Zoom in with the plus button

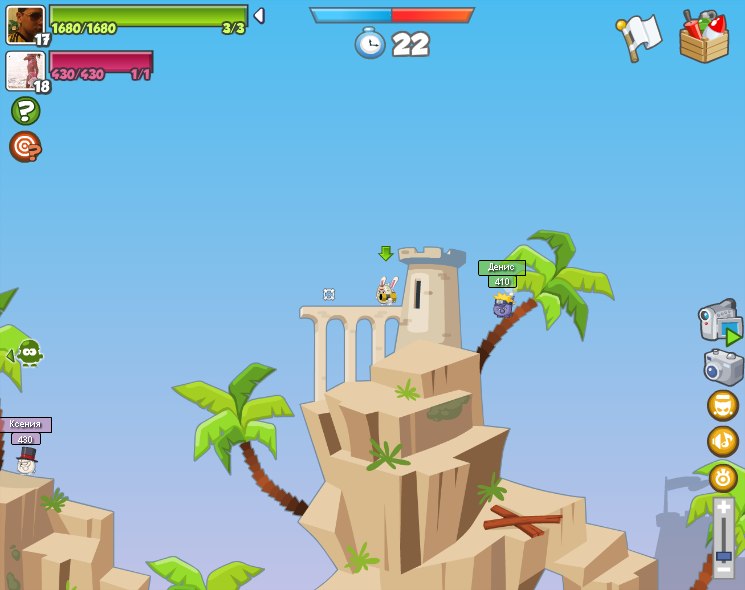click(723, 507)
